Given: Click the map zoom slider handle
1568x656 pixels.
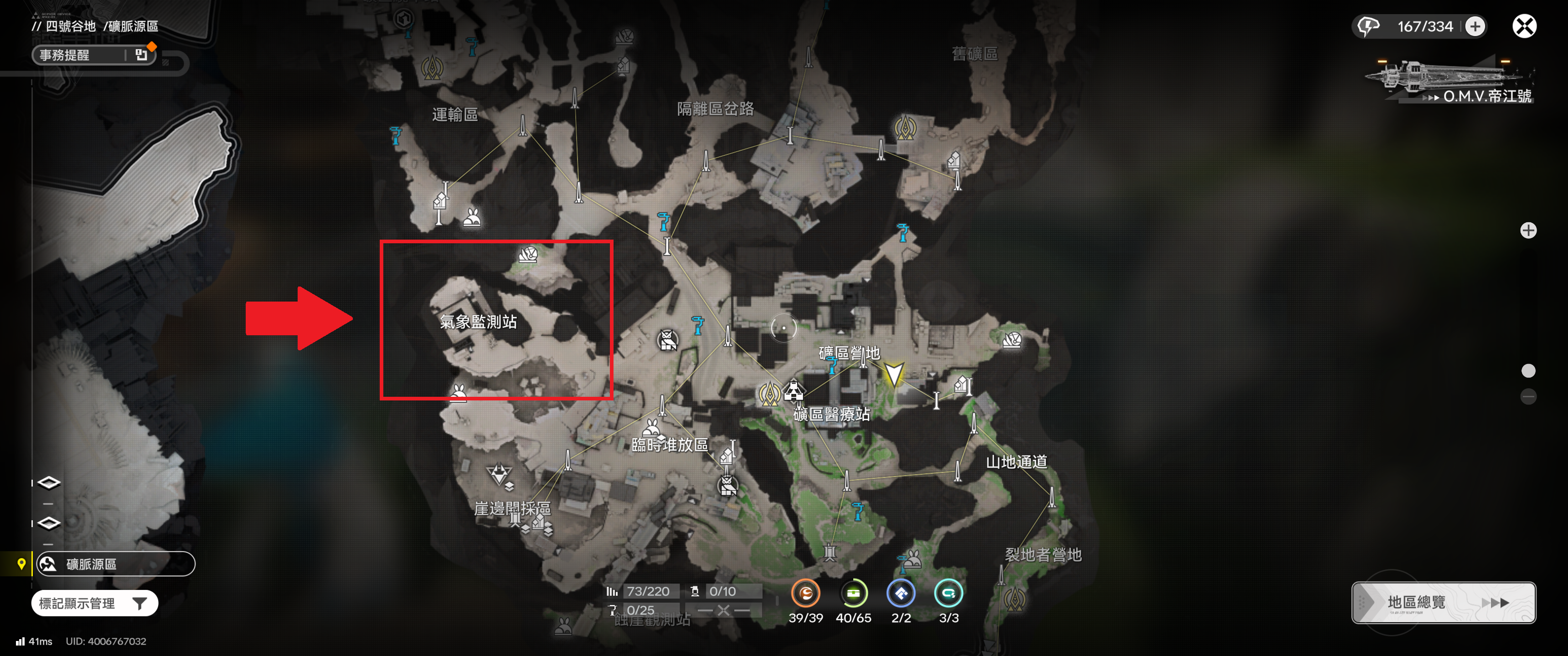Looking at the screenshot, I should pos(1528,371).
